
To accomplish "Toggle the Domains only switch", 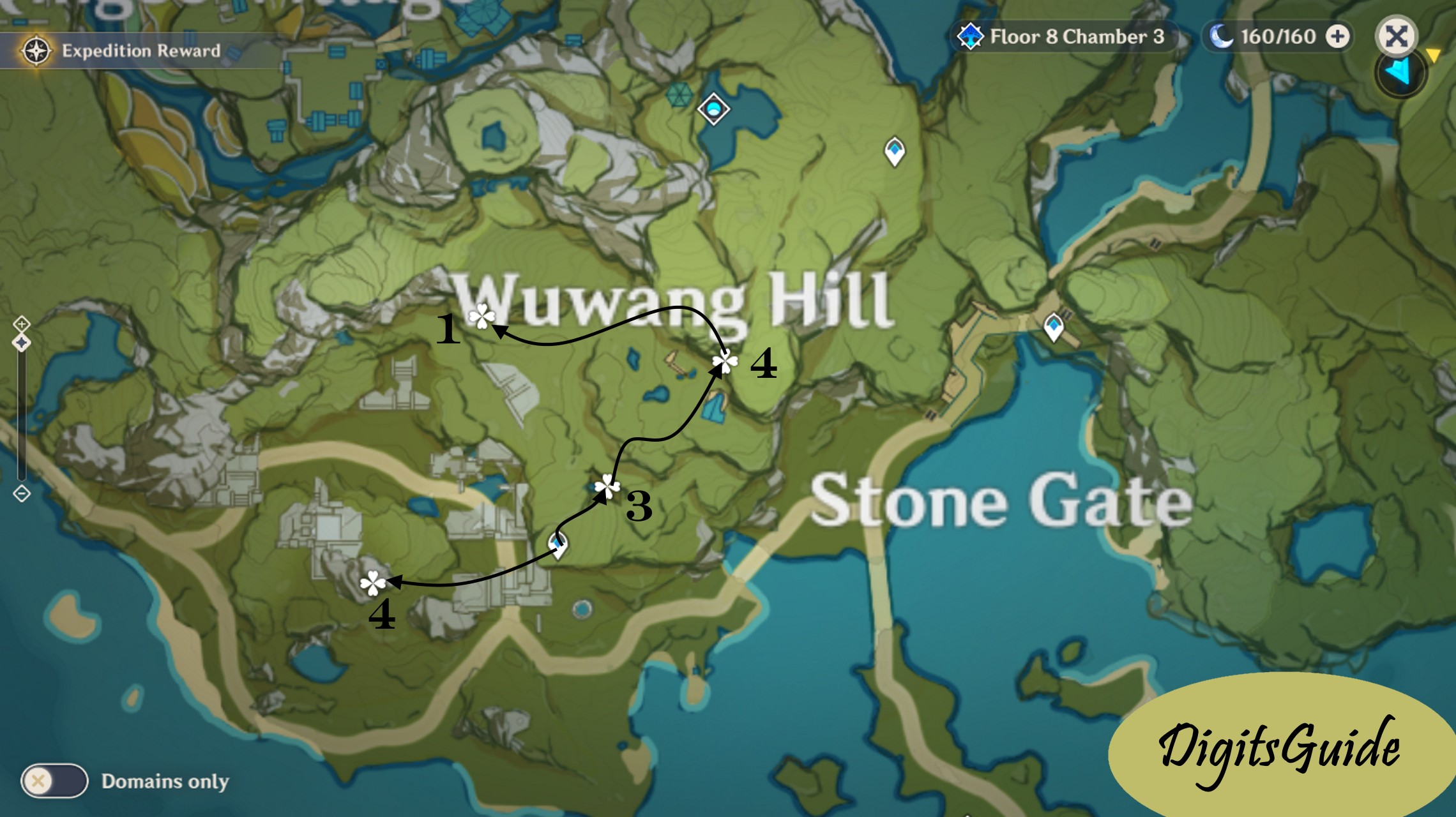I will 54,781.
